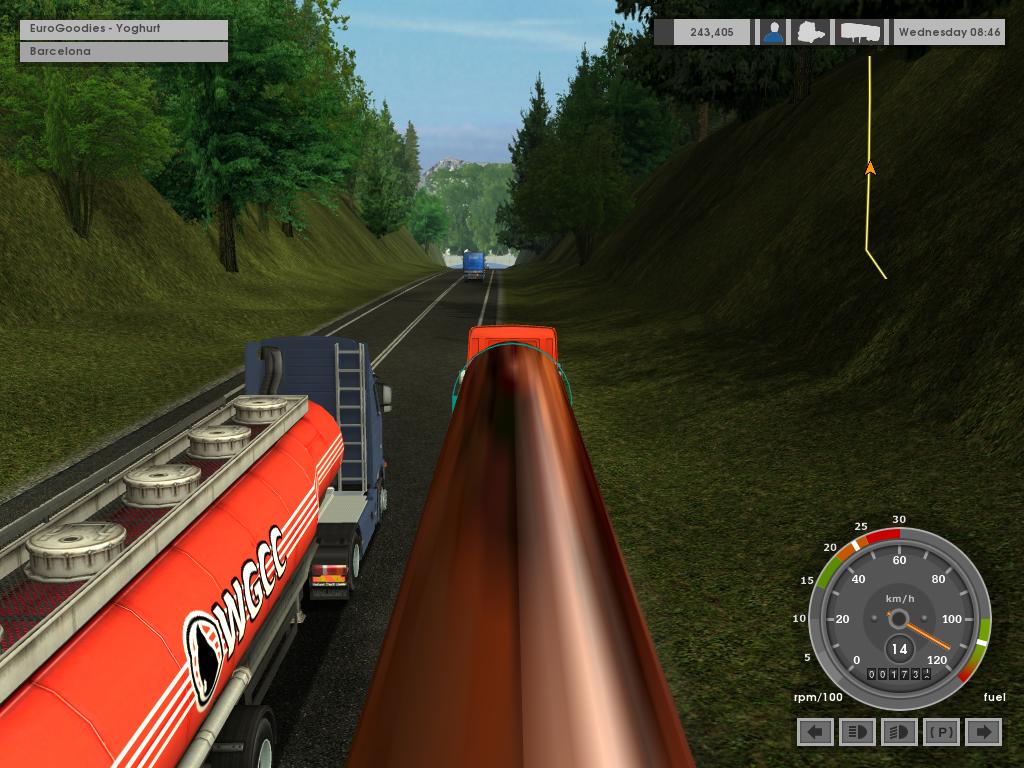Toggle the left turn signal arrow
This screenshot has height=768, width=1024.
pos(815,732)
